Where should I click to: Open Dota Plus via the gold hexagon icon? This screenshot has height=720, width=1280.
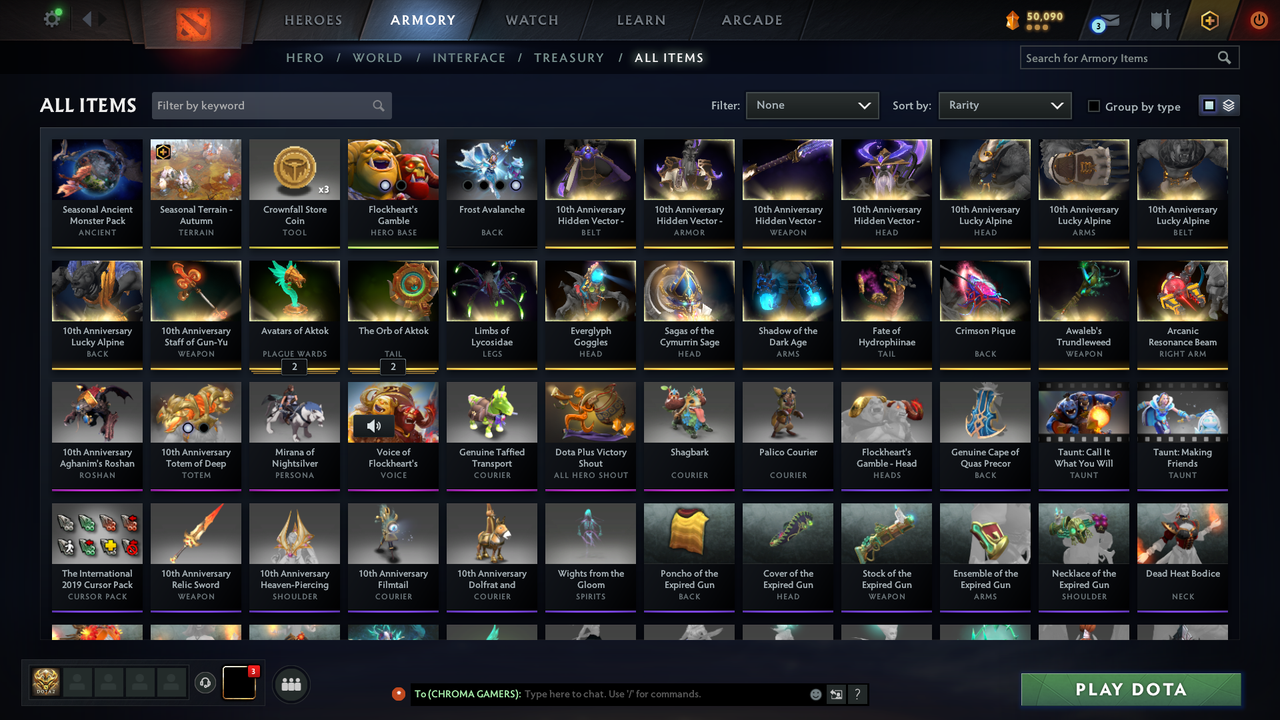click(x=1209, y=20)
